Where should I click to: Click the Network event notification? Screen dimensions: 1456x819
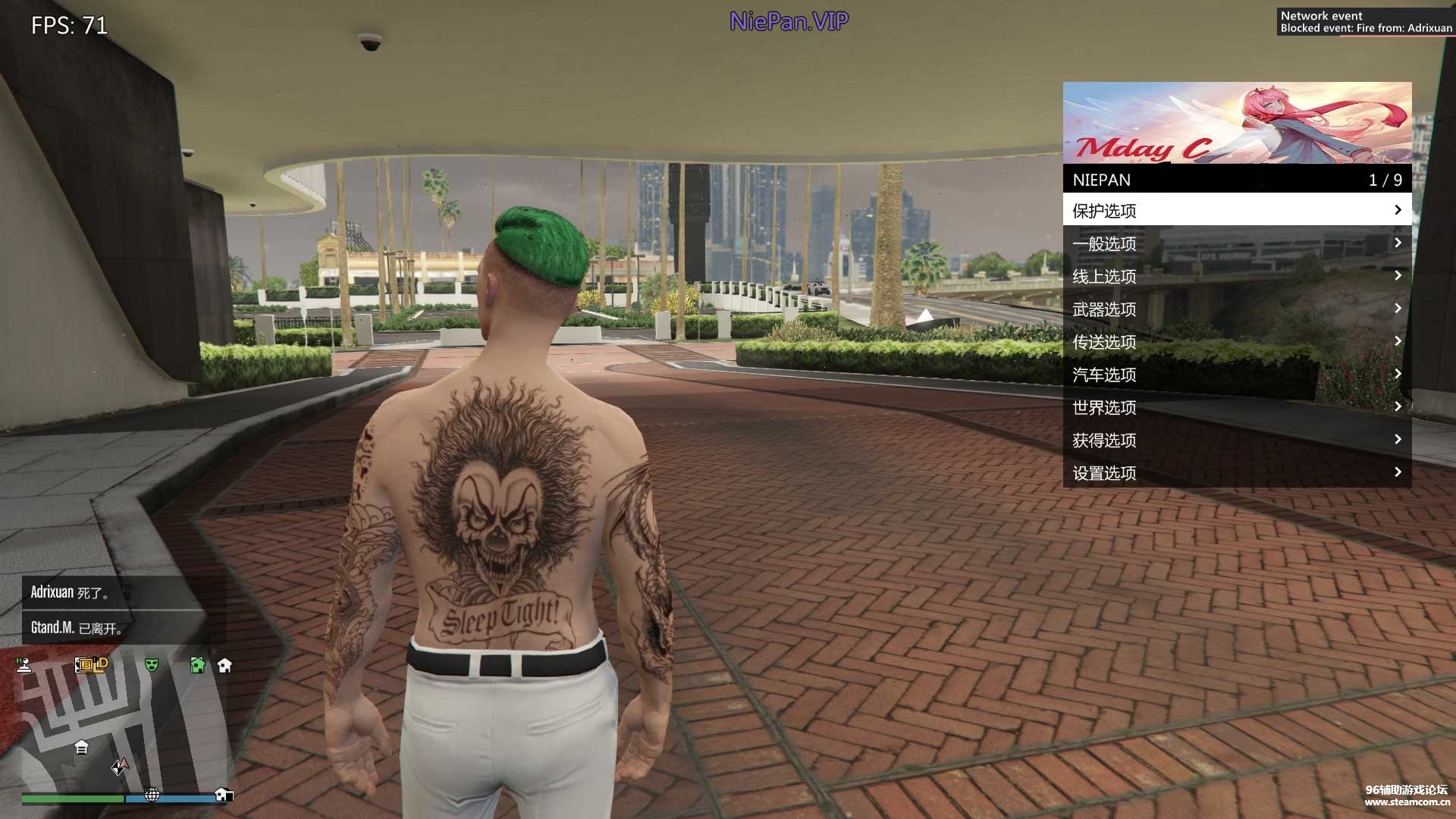(1365, 22)
